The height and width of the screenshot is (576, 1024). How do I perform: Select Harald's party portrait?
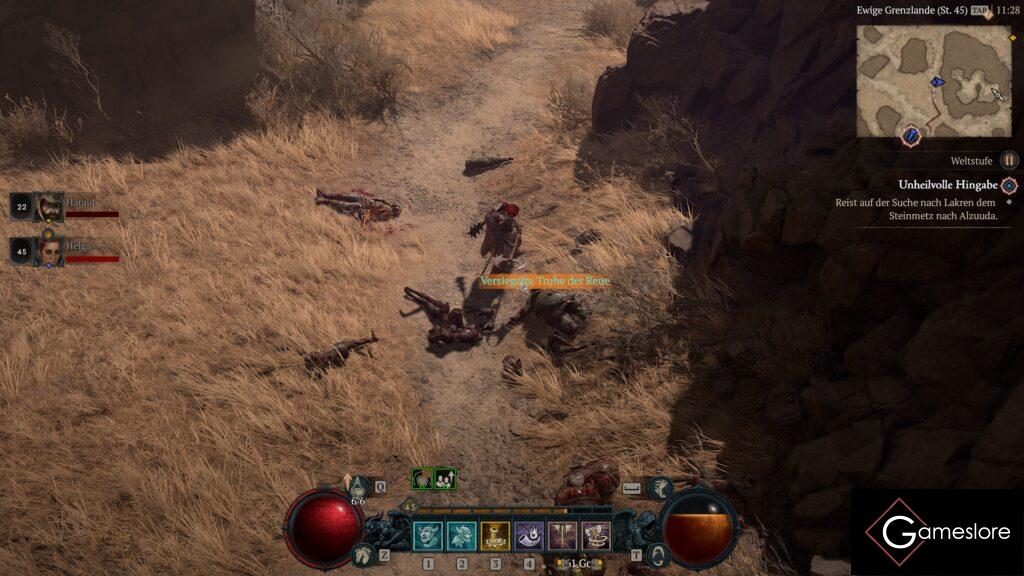(49, 207)
